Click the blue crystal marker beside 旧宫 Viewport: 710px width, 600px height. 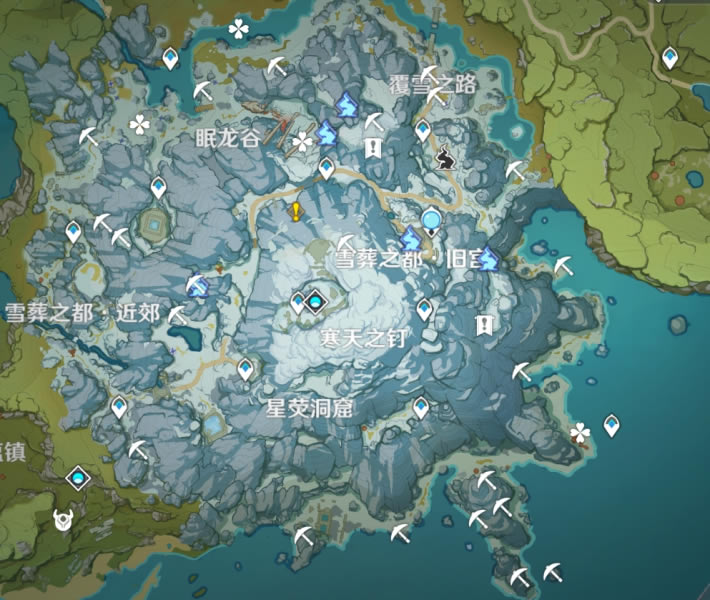pyautogui.click(x=487, y=260)
